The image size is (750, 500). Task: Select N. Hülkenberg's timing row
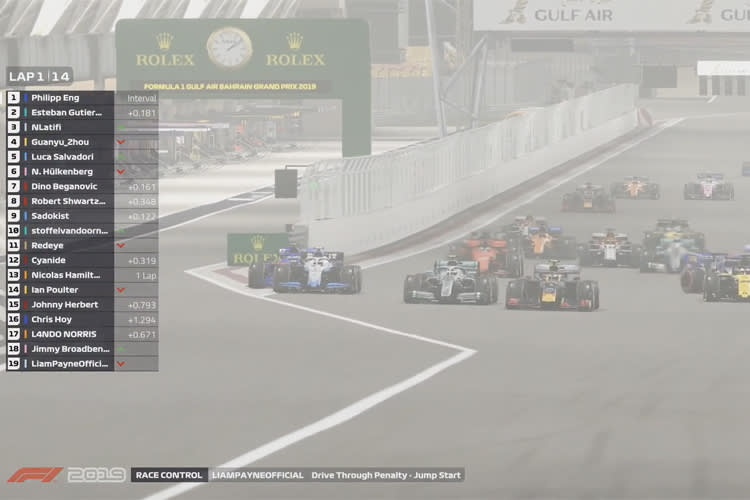coord(80,172)
